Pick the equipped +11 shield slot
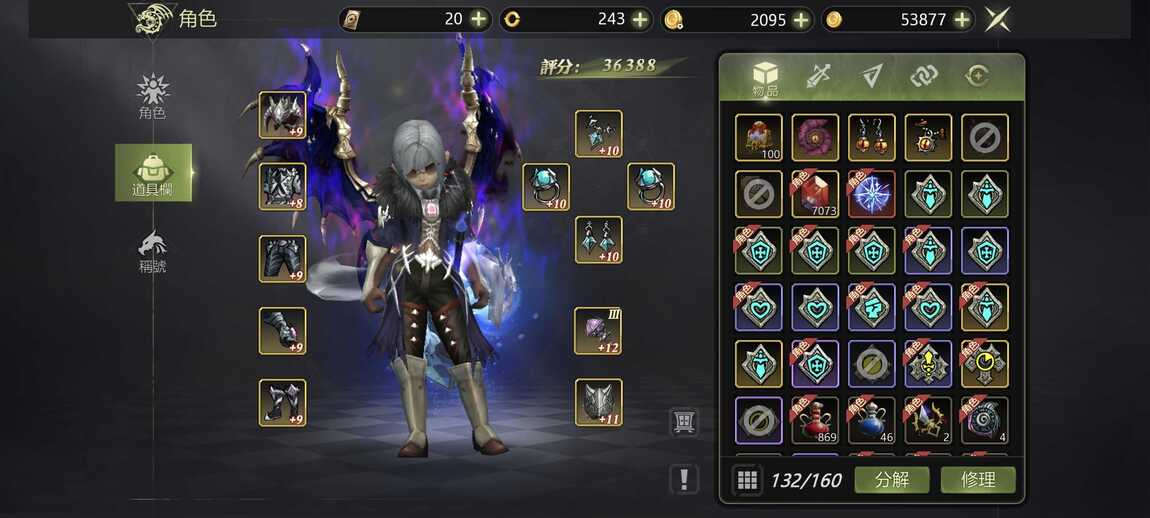 [598, 402]
